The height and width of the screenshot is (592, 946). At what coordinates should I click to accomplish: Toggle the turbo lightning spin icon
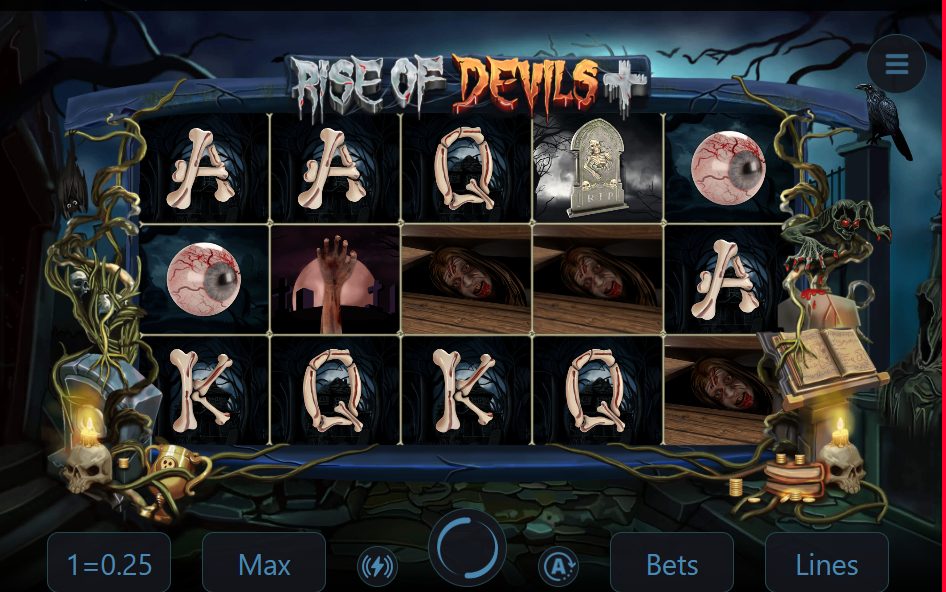click(377, 567)
